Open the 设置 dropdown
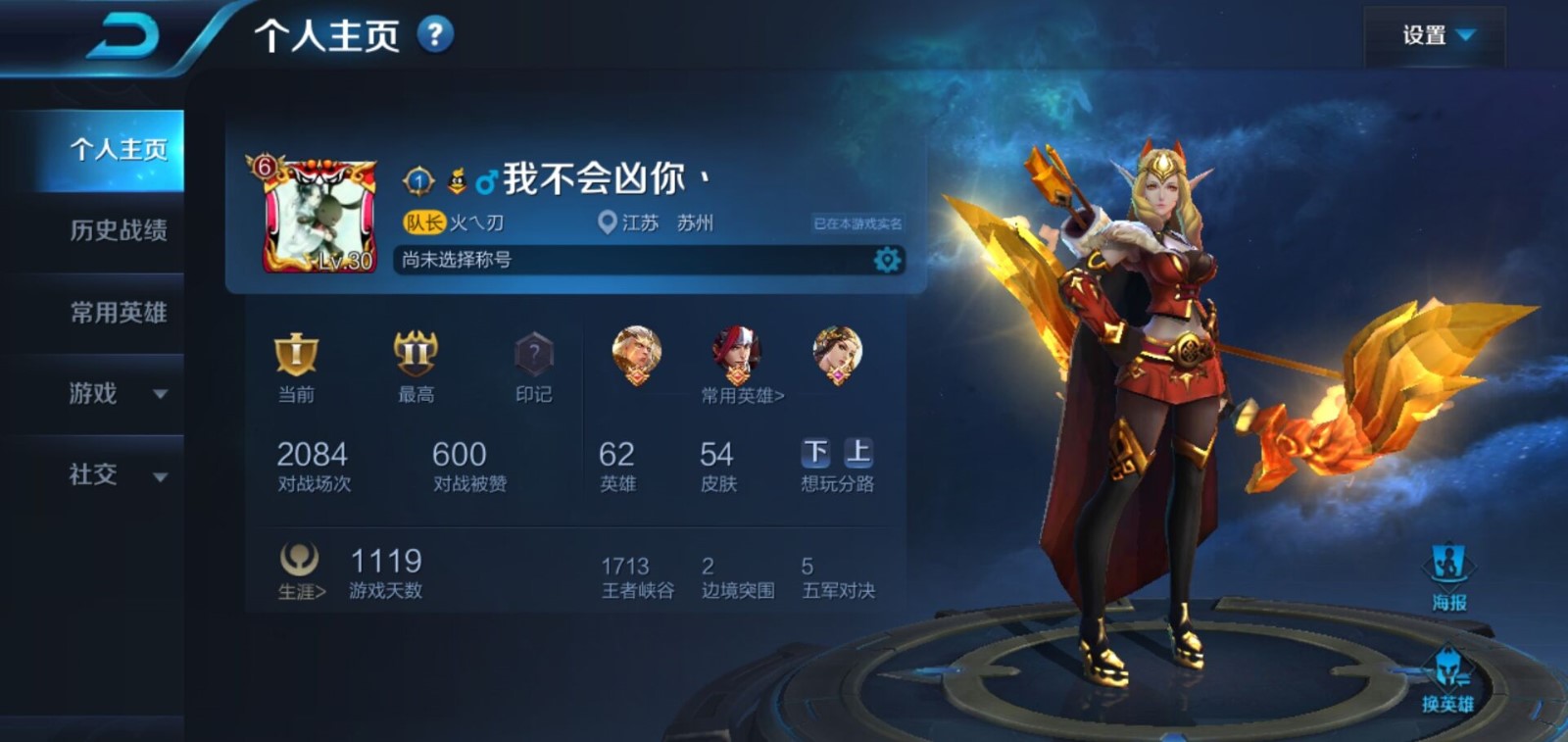1568x742 pixels. 1436,36
